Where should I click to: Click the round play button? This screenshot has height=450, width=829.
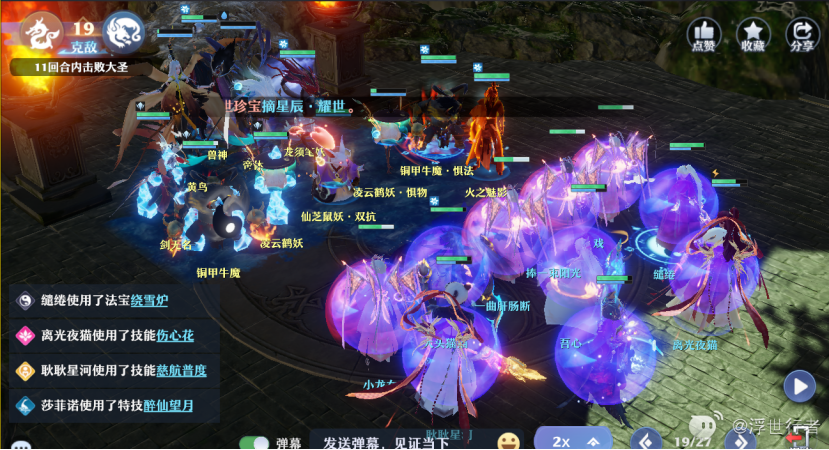click(799, 385)
